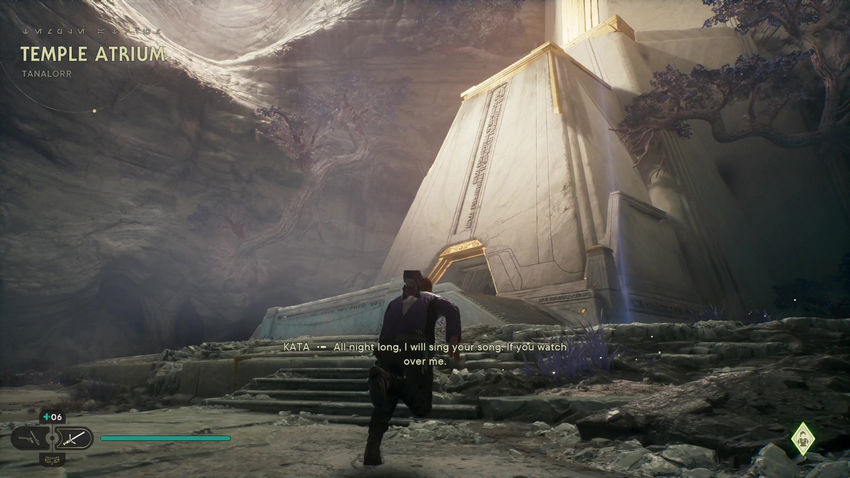The width and height of the screenshot is (850, 478).
Task: Select the single lightsaber stance icon
Action: tap(74, 438)
